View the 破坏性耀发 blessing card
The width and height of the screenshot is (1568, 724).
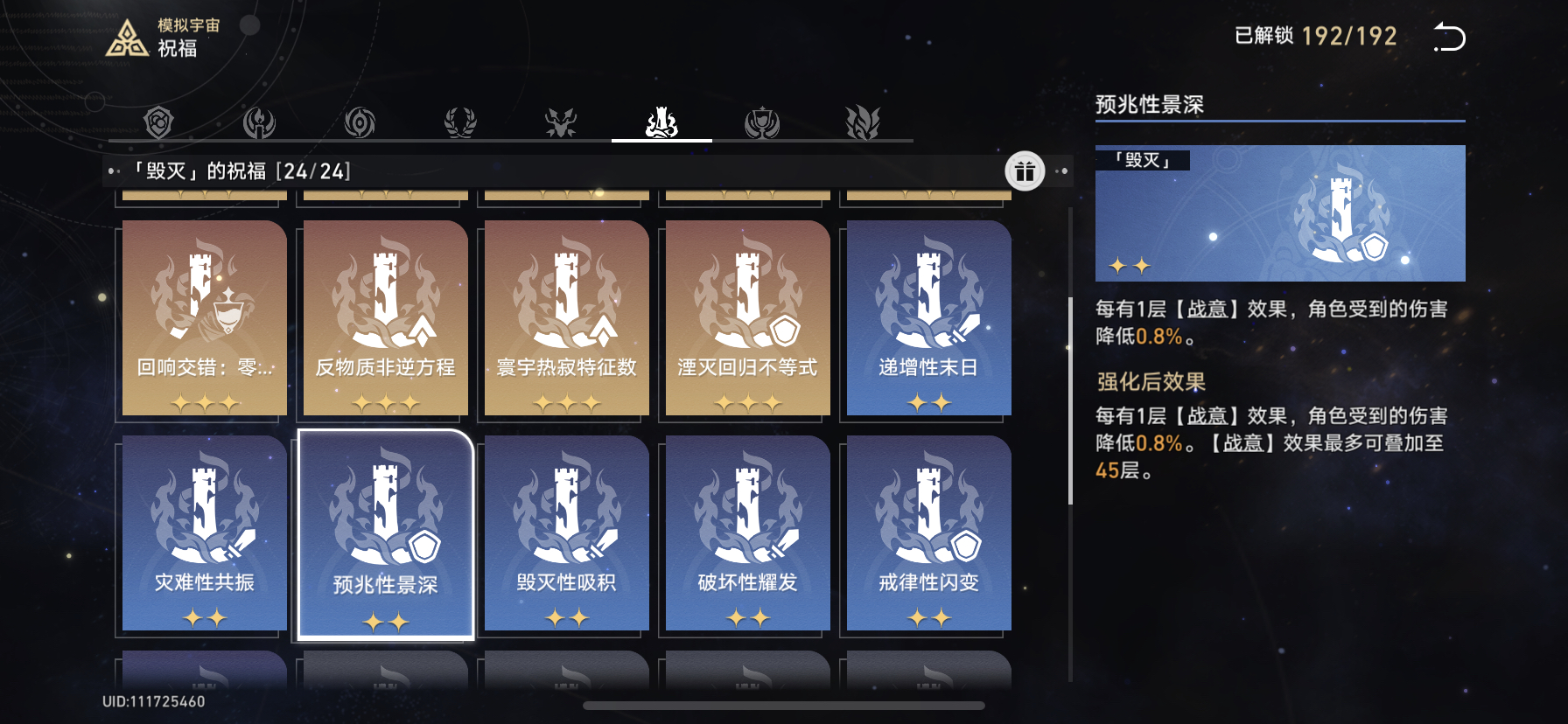point(748,533)
